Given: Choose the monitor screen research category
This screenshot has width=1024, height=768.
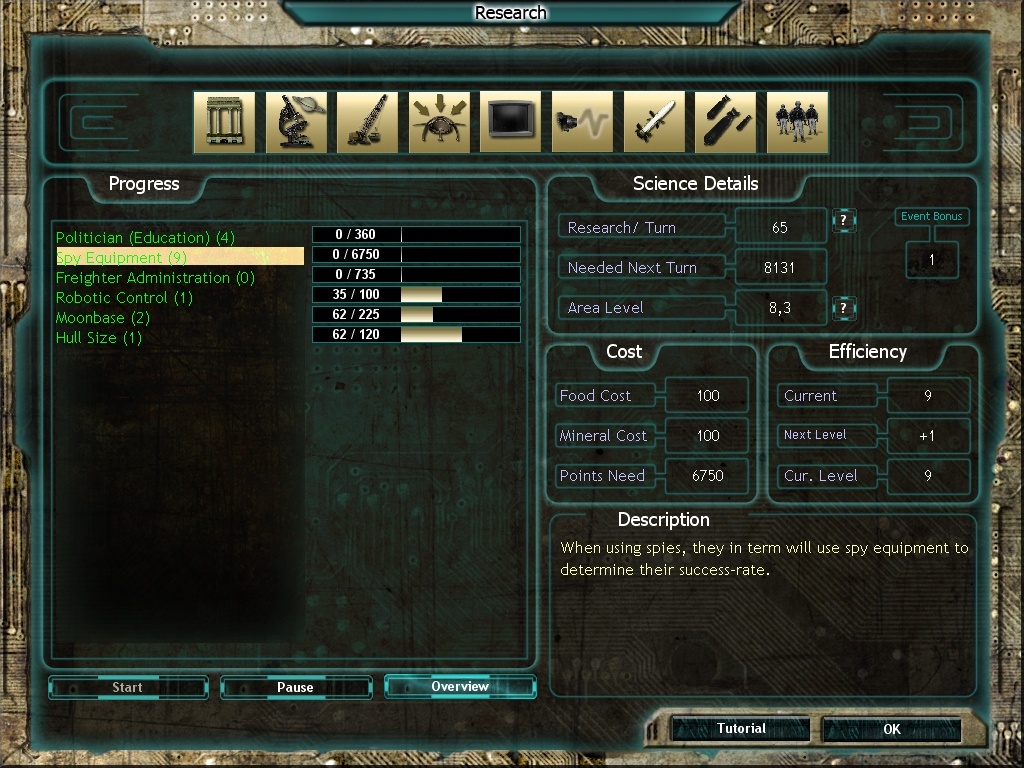Looking at the screenshot, I should pyautogui.click(x=511, y=122).
